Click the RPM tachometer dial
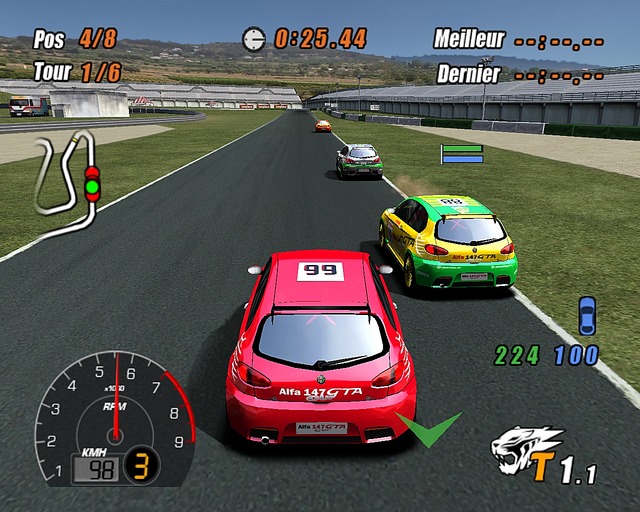Image resolution: width=640 pixels, height=512 pixels. pos(114,414)
